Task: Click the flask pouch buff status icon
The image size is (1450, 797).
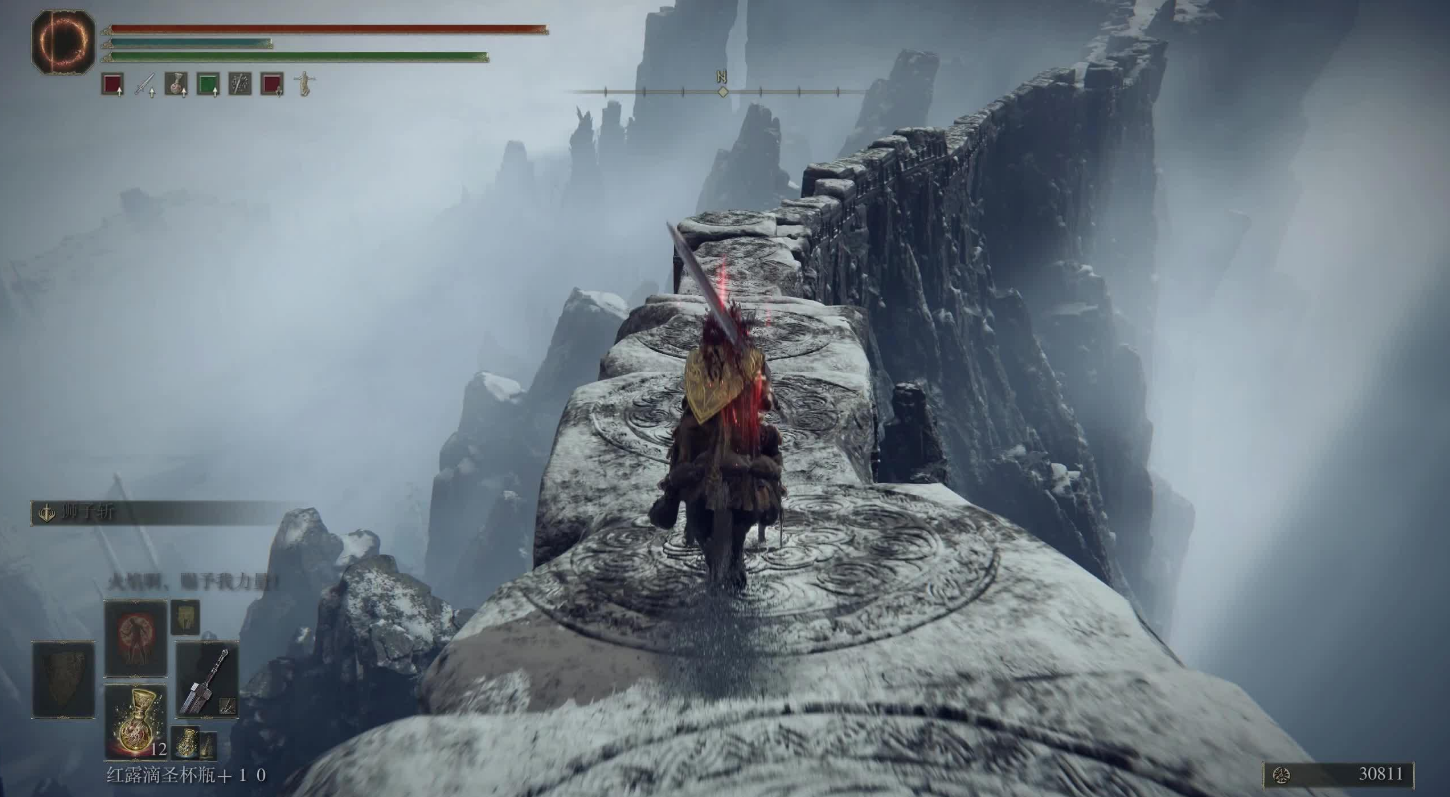Action: pyautogui.click(x=176, y=84)
